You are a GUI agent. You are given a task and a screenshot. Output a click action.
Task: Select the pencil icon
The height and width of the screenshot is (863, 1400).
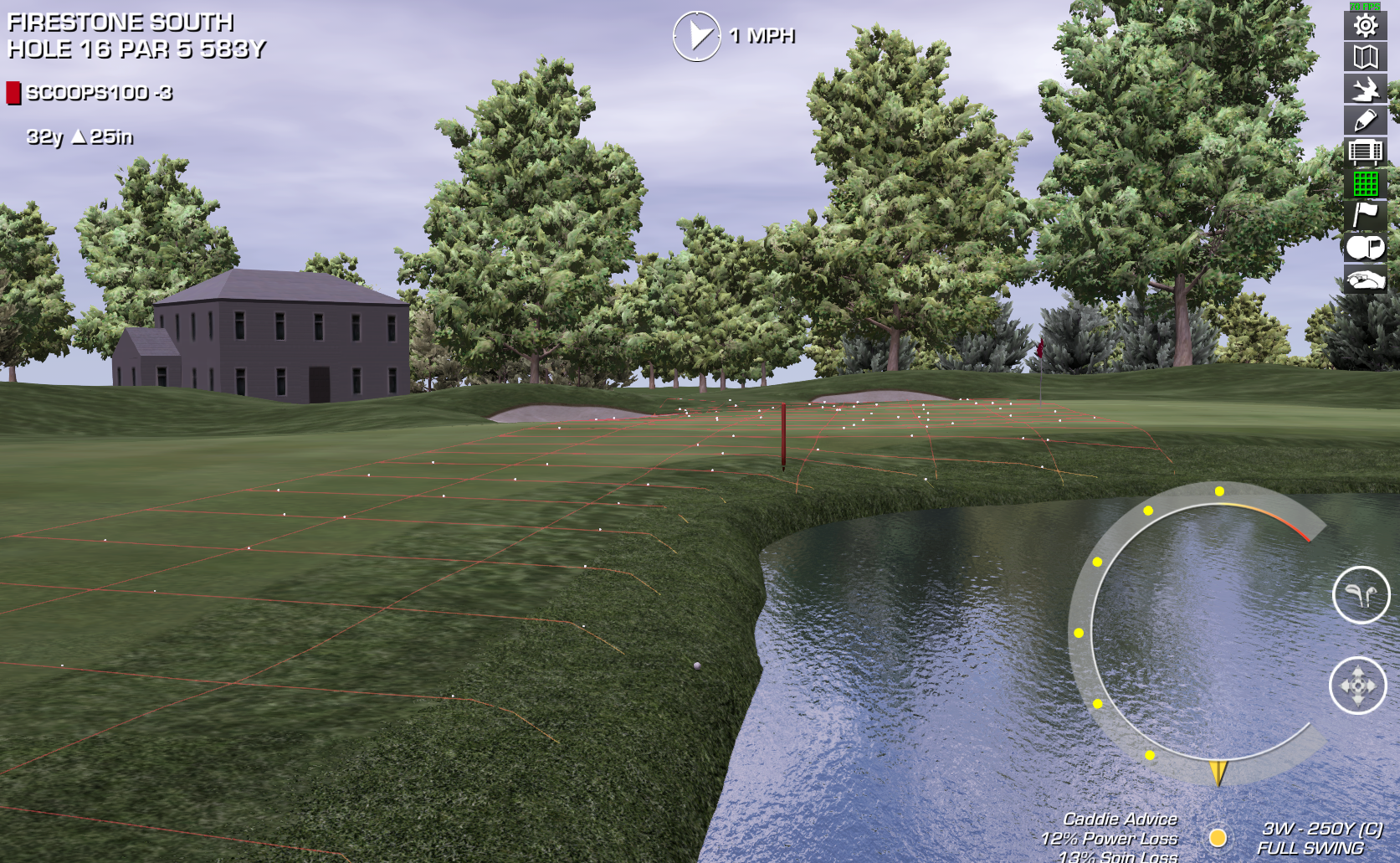(1365, 121)
